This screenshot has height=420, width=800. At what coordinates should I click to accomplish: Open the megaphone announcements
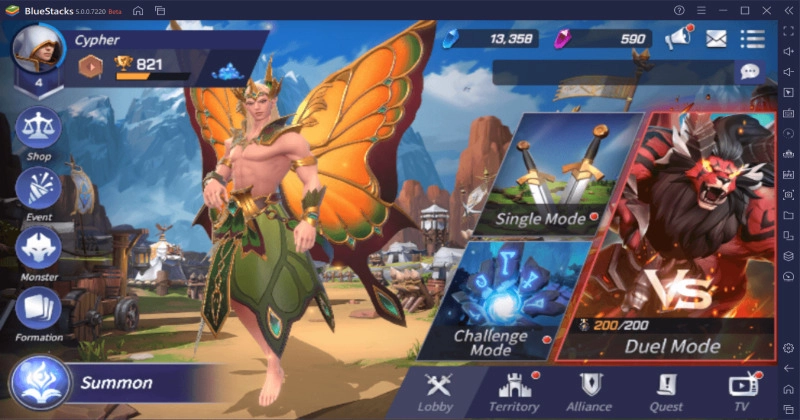point(678,39)
